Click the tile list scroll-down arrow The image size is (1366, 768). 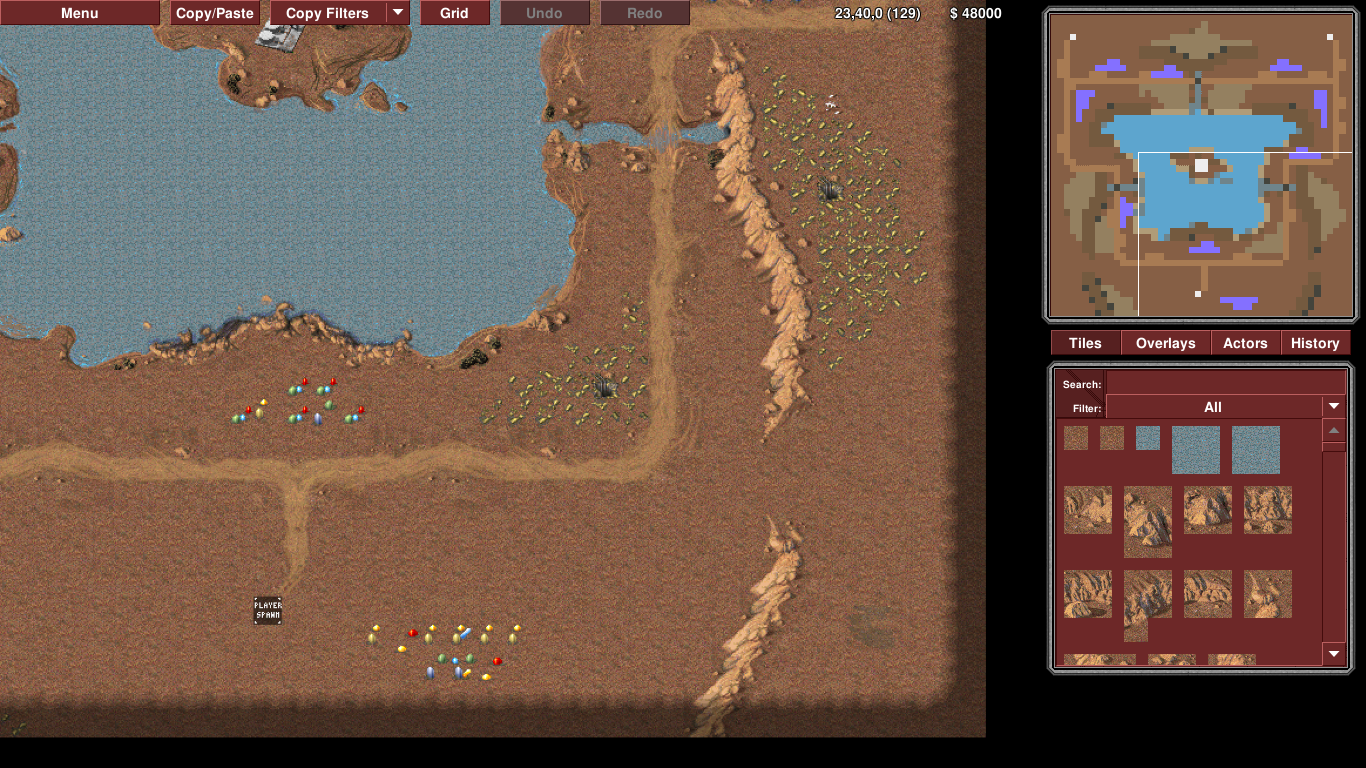tap(1334, 654)
